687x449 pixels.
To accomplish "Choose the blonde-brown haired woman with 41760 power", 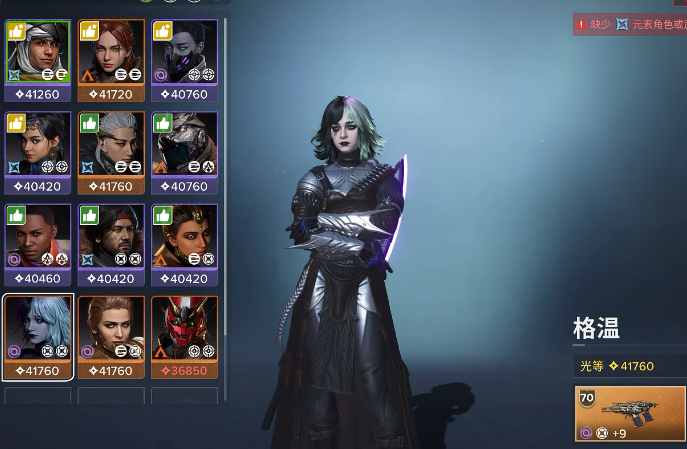I will [111, 329].
